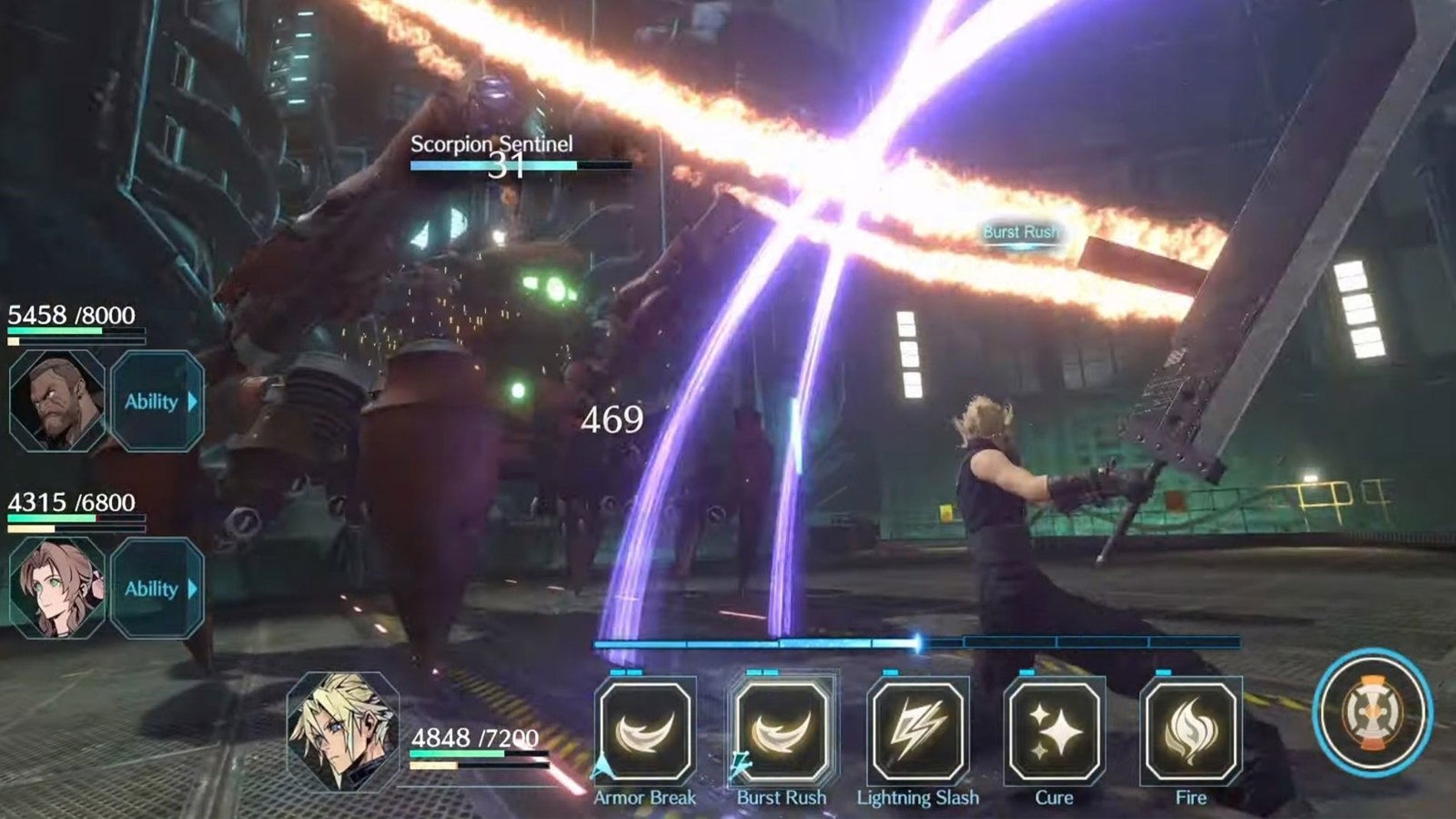Activate the Armor Break ability
Screen dimensions: 1456x819
click(644, 731)
